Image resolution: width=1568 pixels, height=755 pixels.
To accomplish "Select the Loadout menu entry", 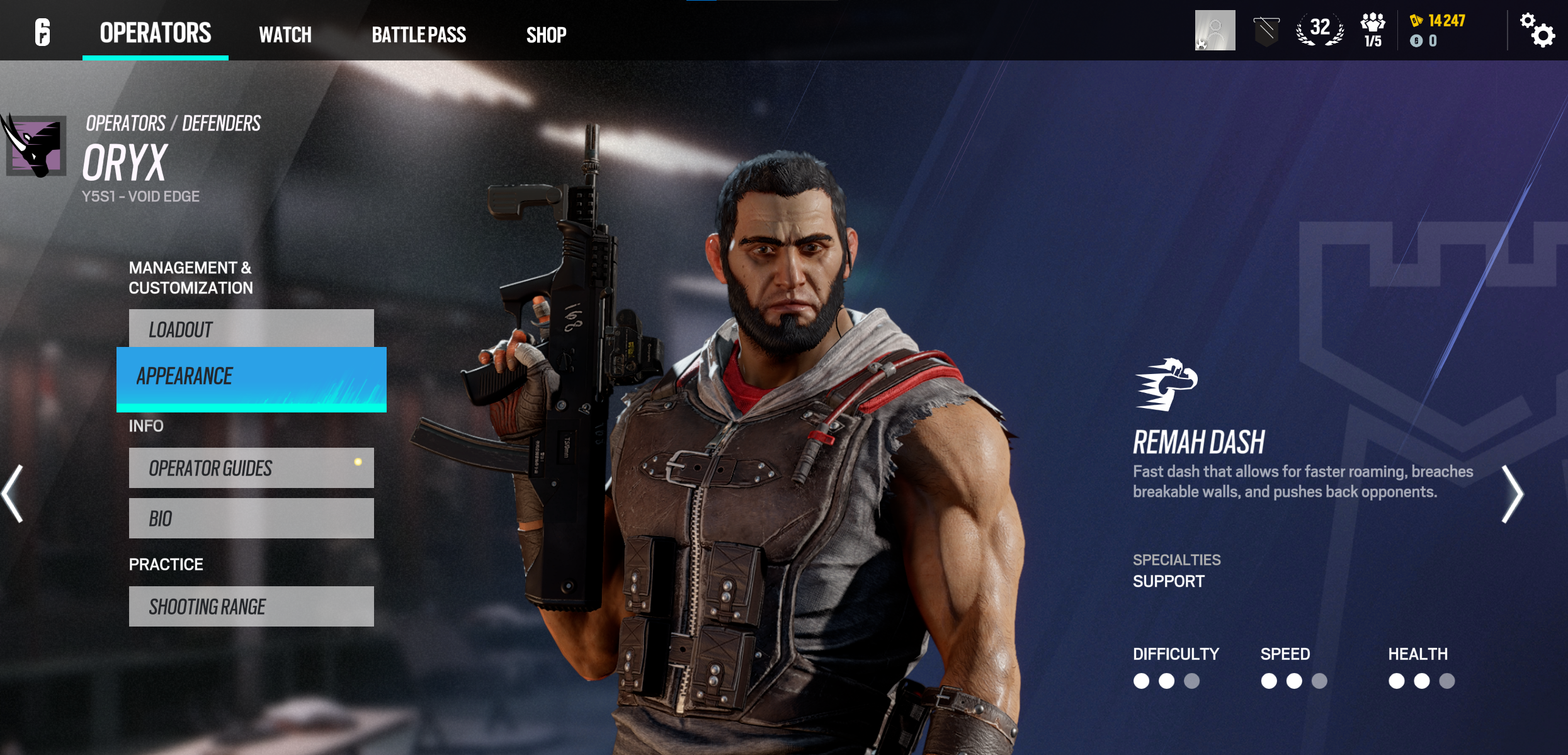I will pyautogui.click(x=251, y=329).
